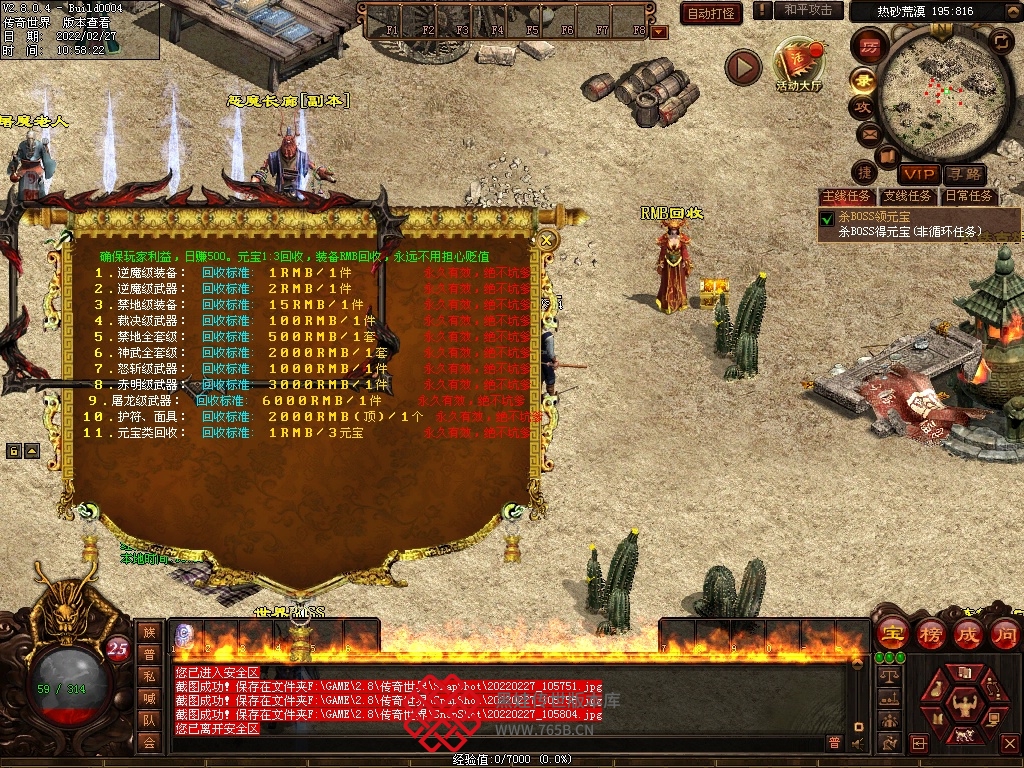The image size is (1024, 768).
Task: Close the RMB recycling info panel
Action: click(x=547, y=240)
